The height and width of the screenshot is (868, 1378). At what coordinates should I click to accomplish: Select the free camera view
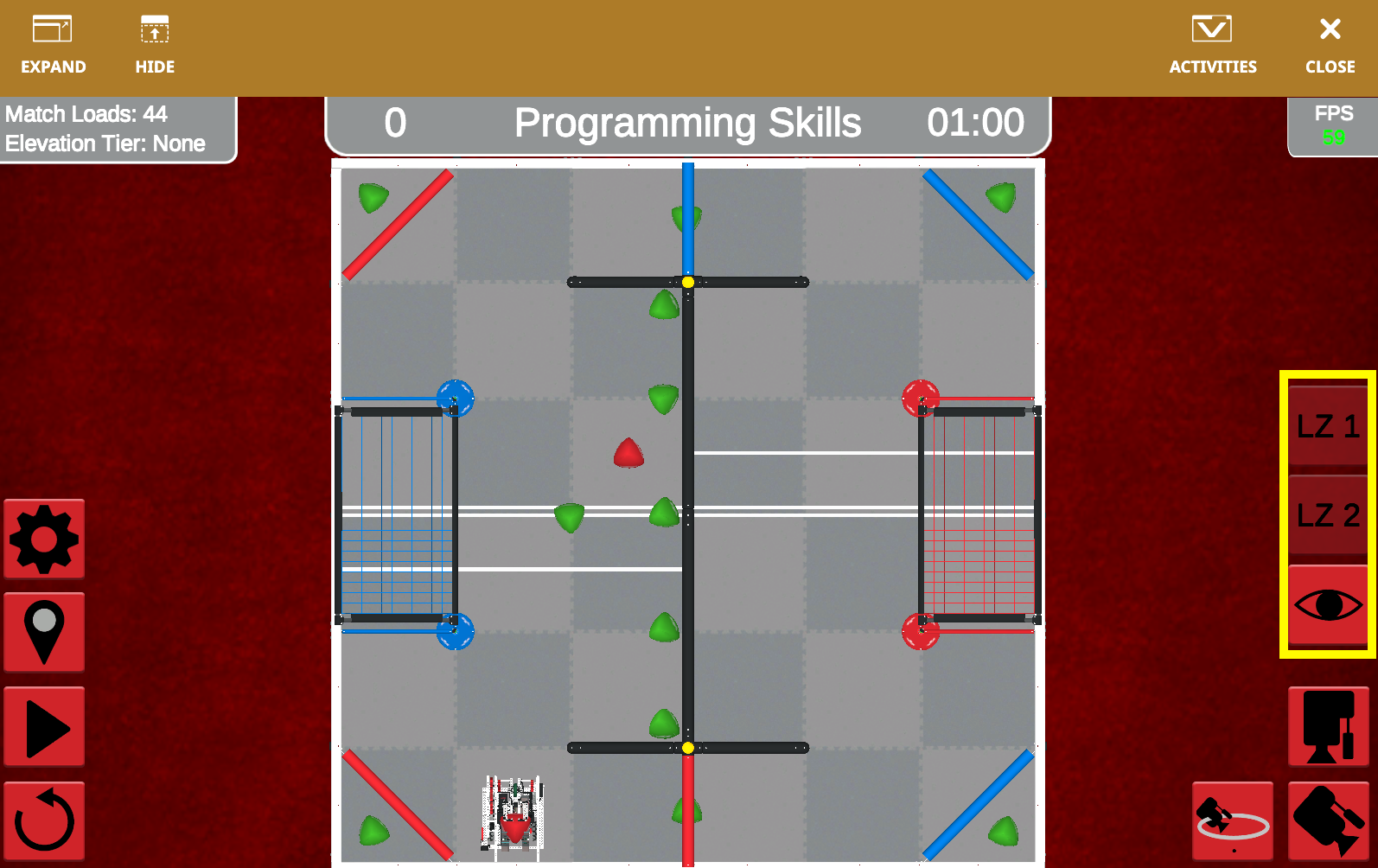click(1328, 819)
